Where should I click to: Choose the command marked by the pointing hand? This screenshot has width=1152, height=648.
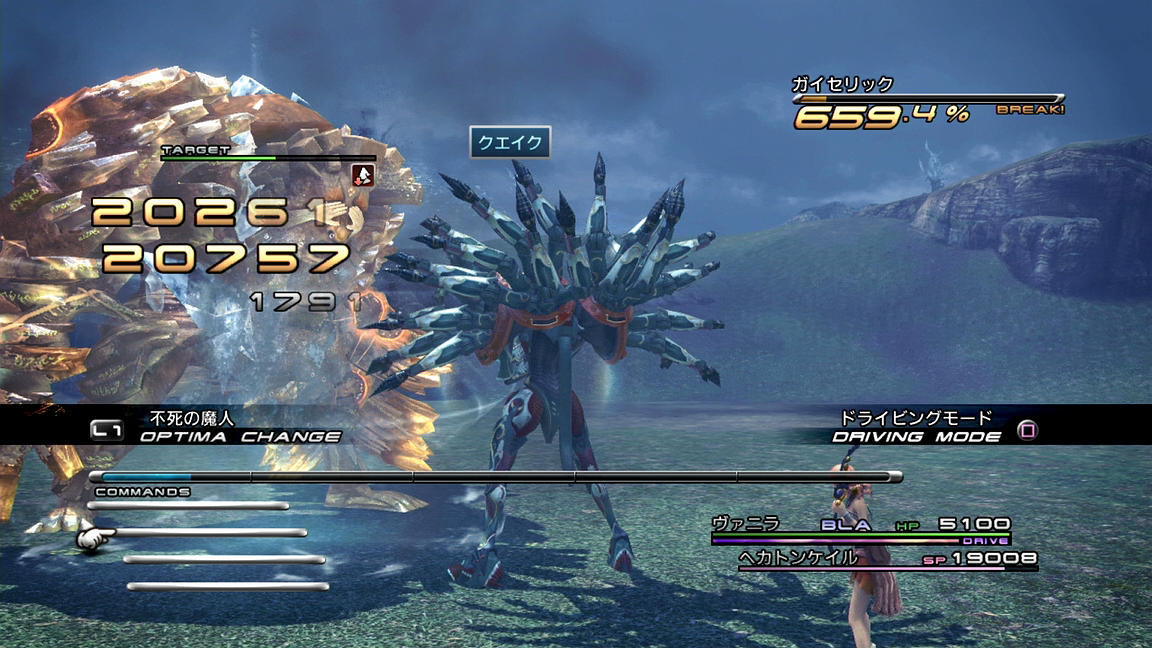[x=206, y=533]
